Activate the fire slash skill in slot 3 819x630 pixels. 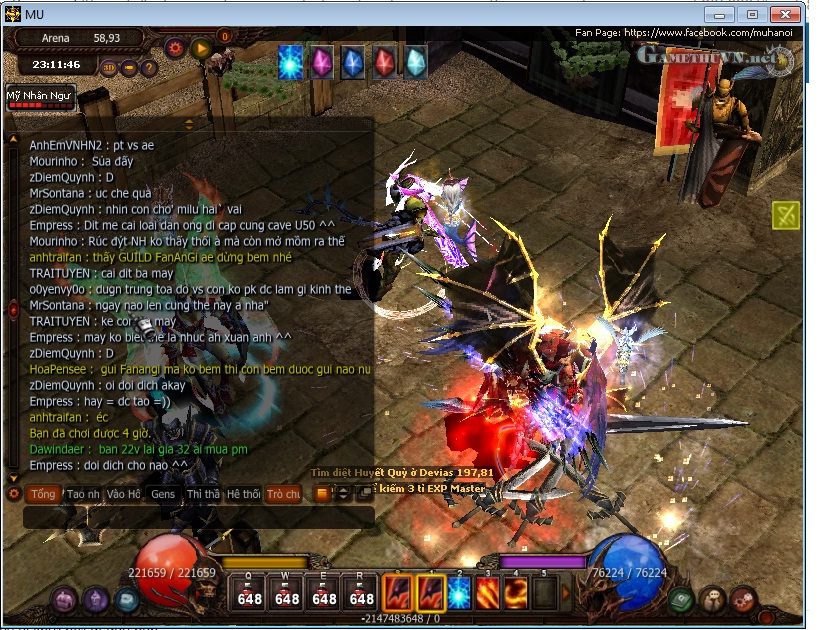point(487,593)
